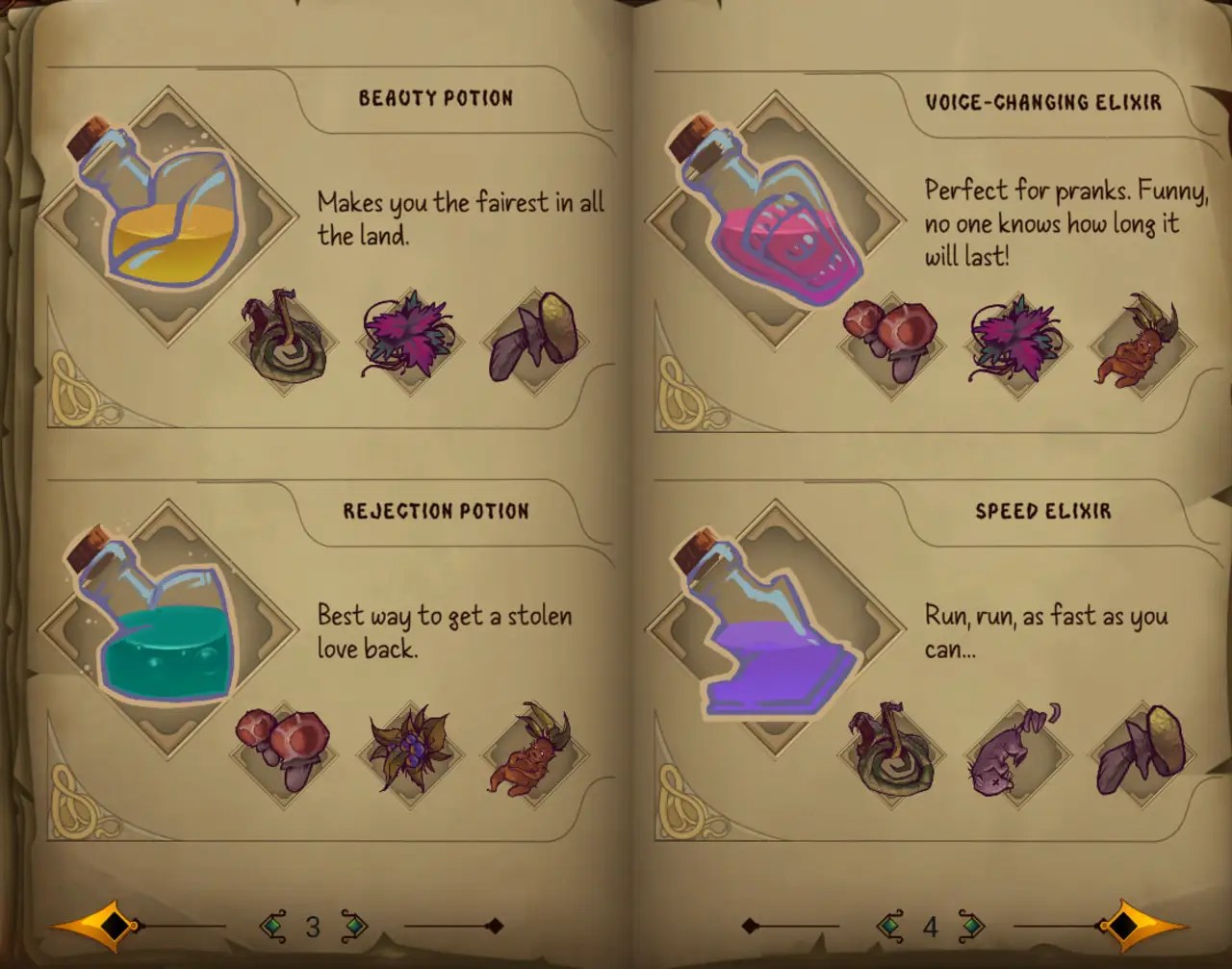Select the coiled snake in the Speed Elixir recipe
This screenshot has height=969, width=1232.
coord(887,752)
